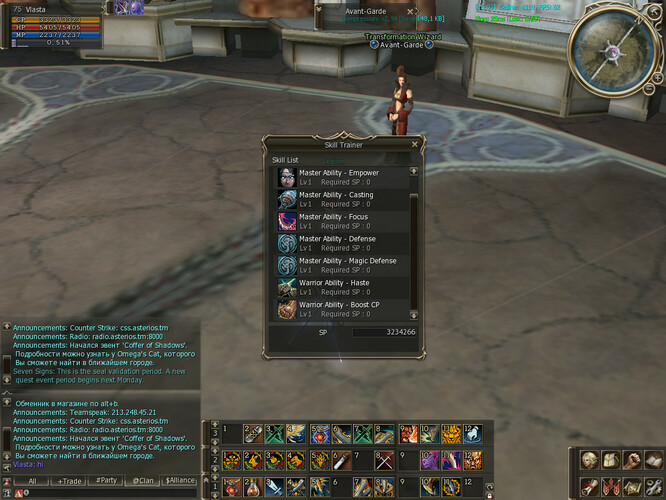Switch to the +Trade chat tab
This screenshot has height=500, width=666.
coord(70,481)
